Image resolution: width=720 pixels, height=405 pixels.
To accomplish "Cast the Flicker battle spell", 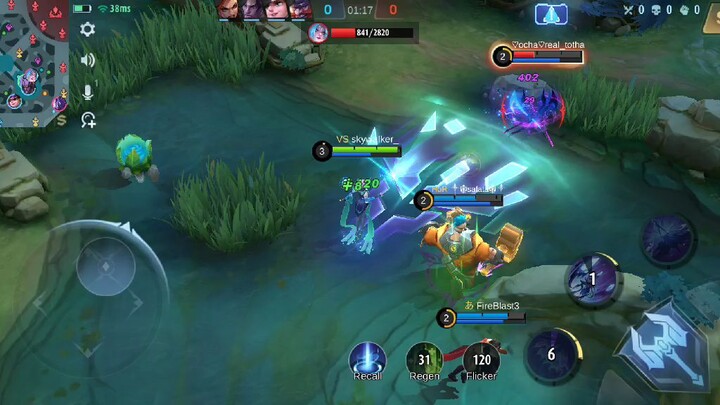I will 481,360.
